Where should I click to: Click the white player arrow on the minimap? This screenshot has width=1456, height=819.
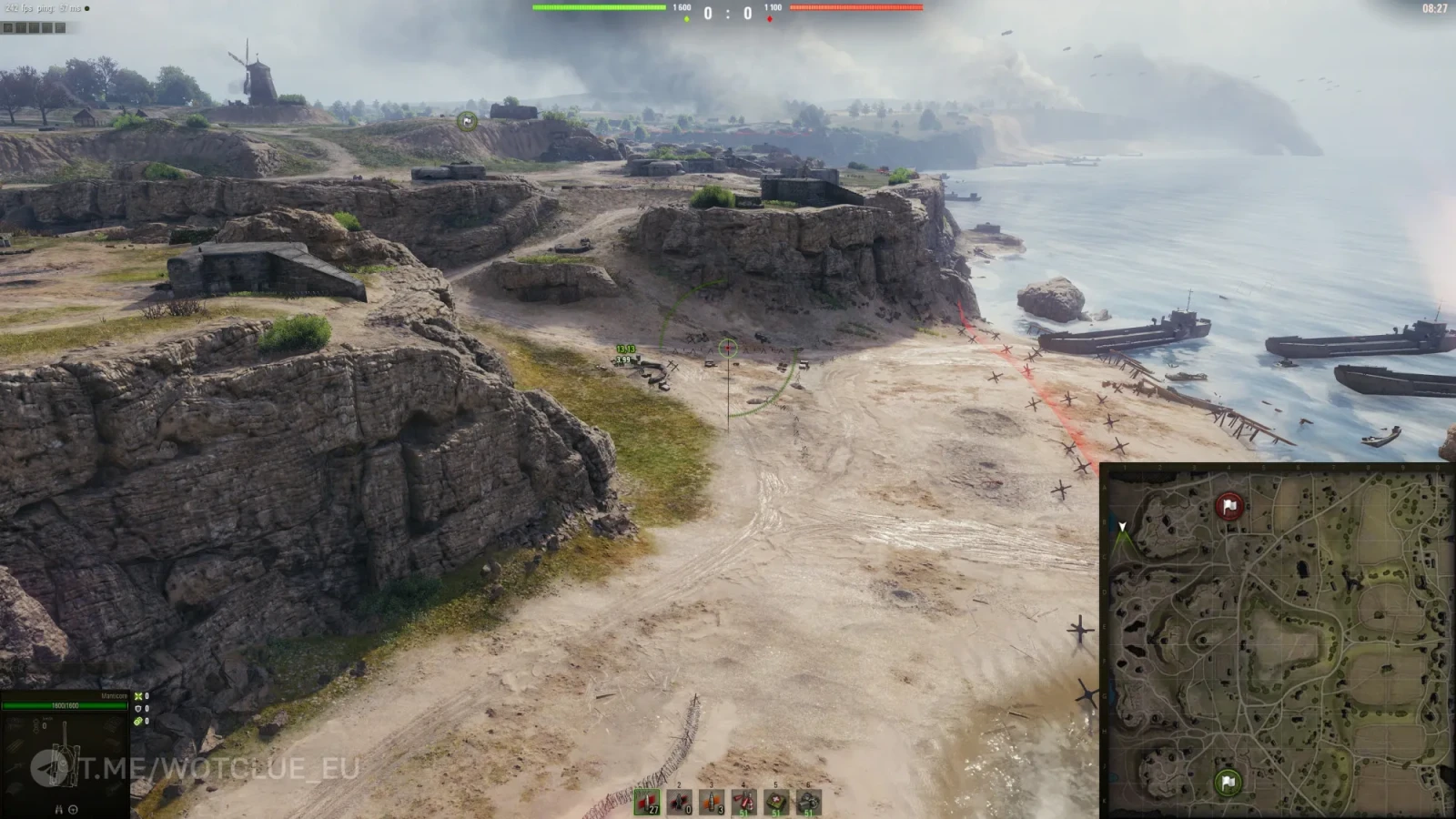[x=1123, y=528]
